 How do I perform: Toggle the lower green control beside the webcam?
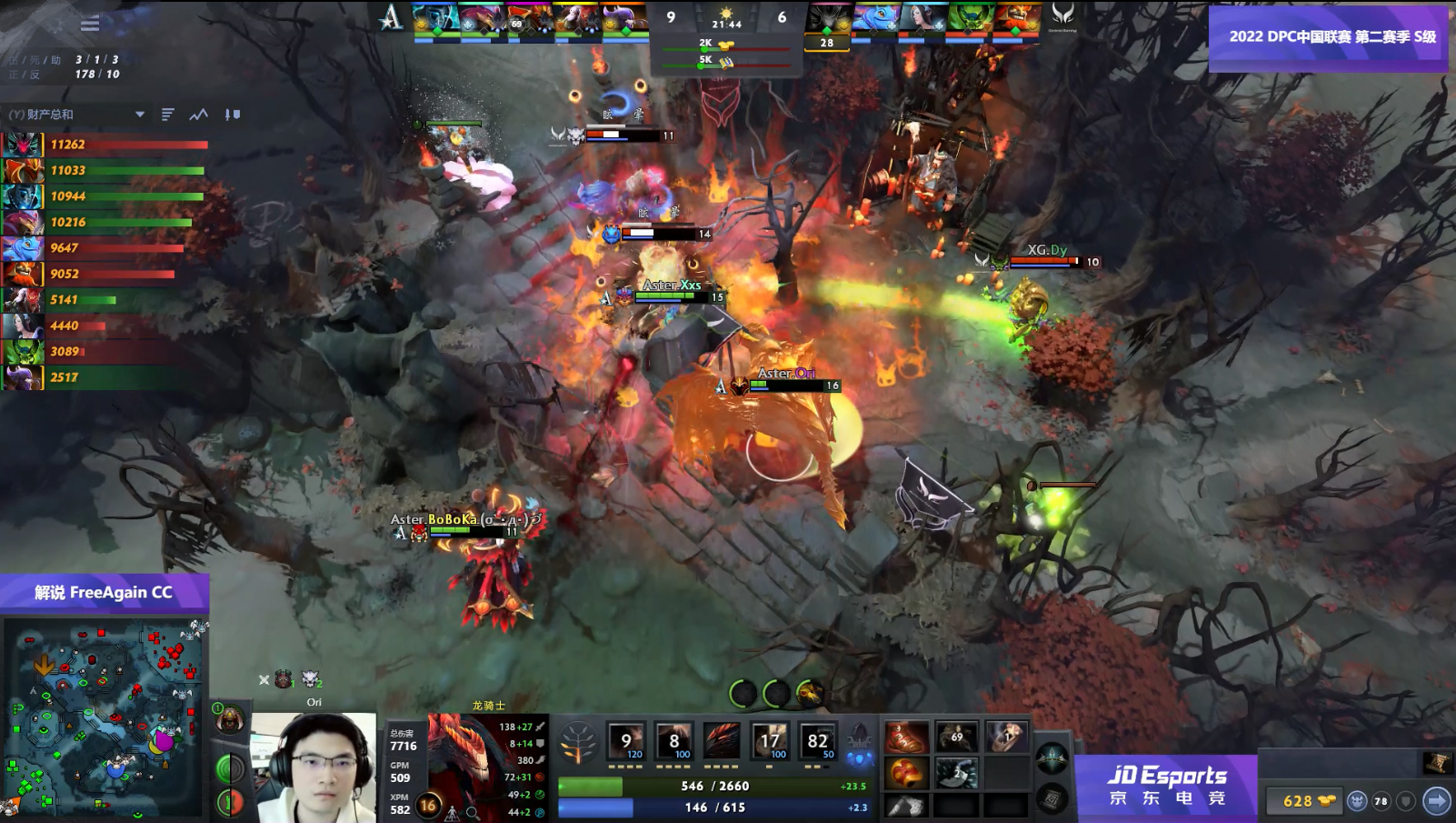pos(228,802)
